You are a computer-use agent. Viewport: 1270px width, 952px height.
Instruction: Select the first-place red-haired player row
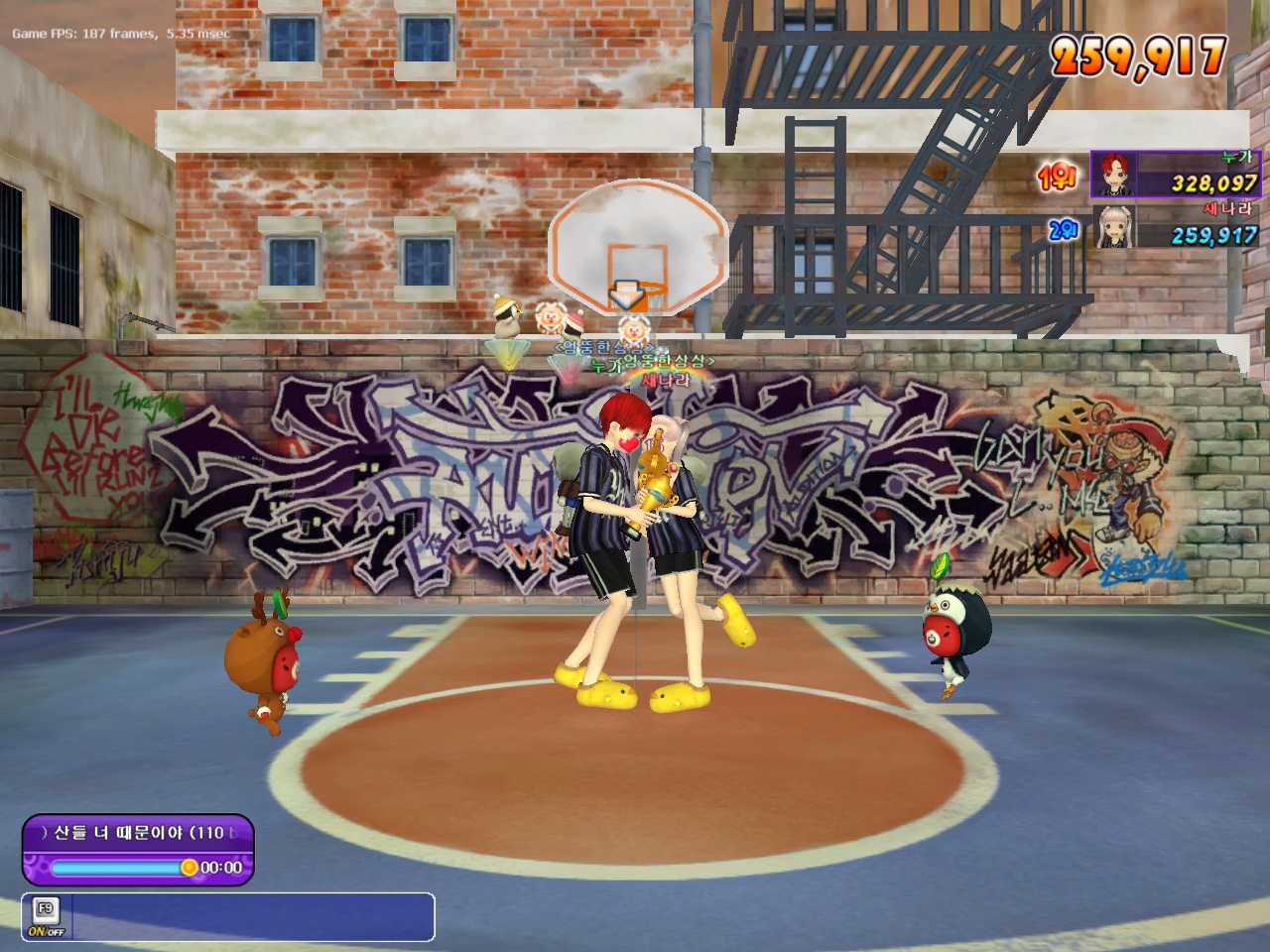(x=1175, y=175)
